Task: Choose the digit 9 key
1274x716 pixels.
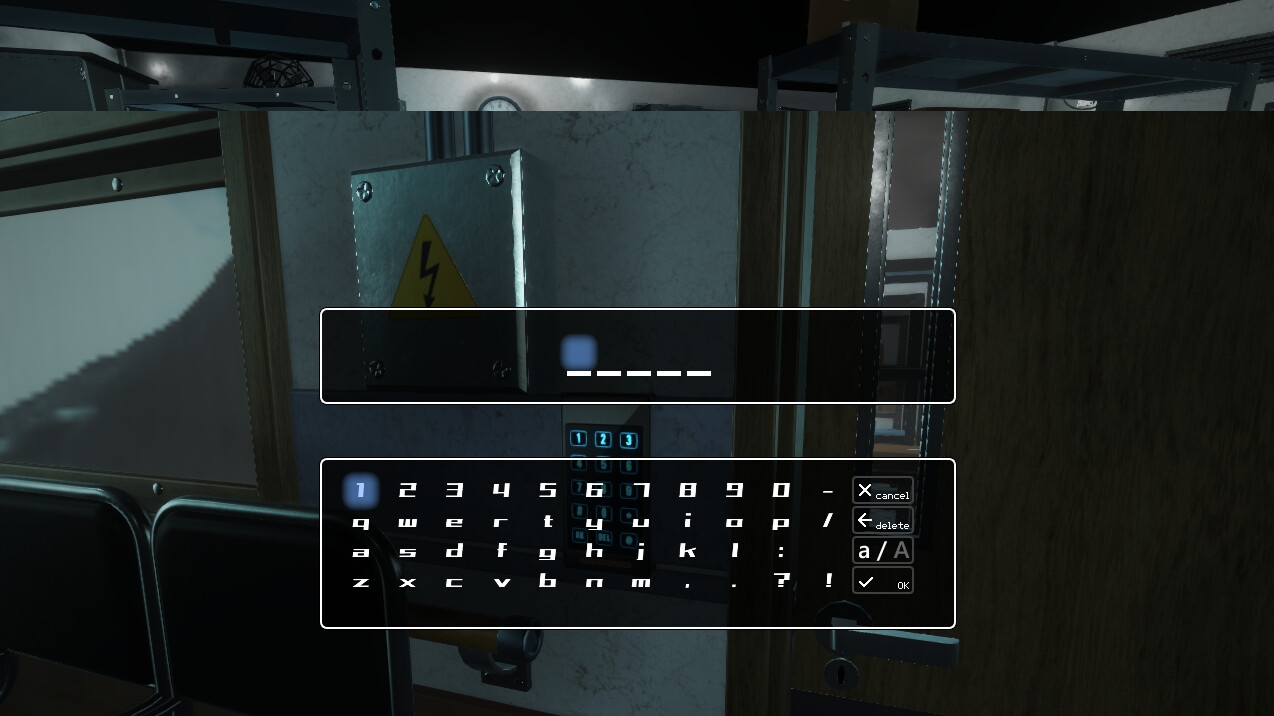Action: (x=735, y=490)
